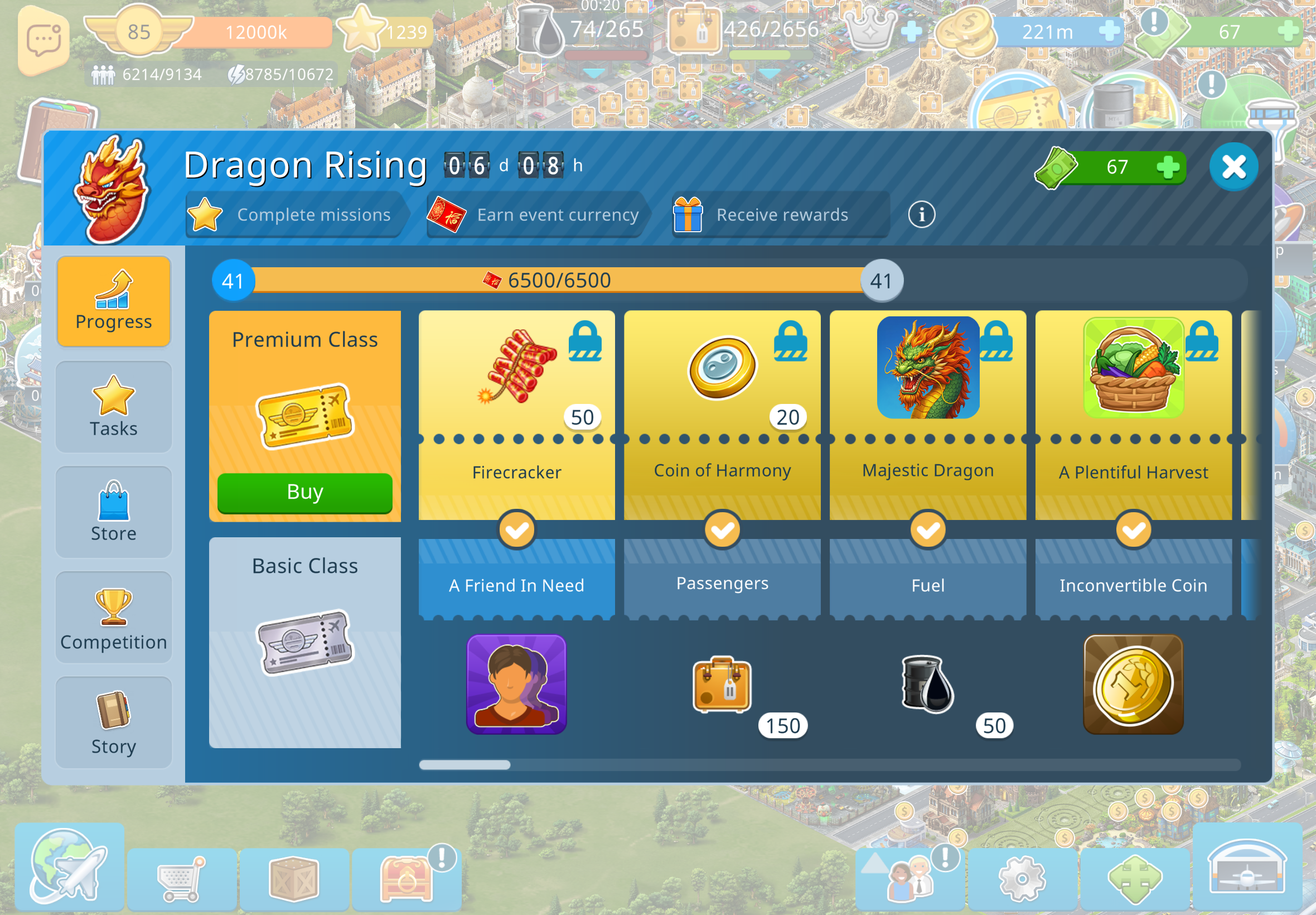
Task: Switch to the Tasks tab
Action: coord(113,407)
